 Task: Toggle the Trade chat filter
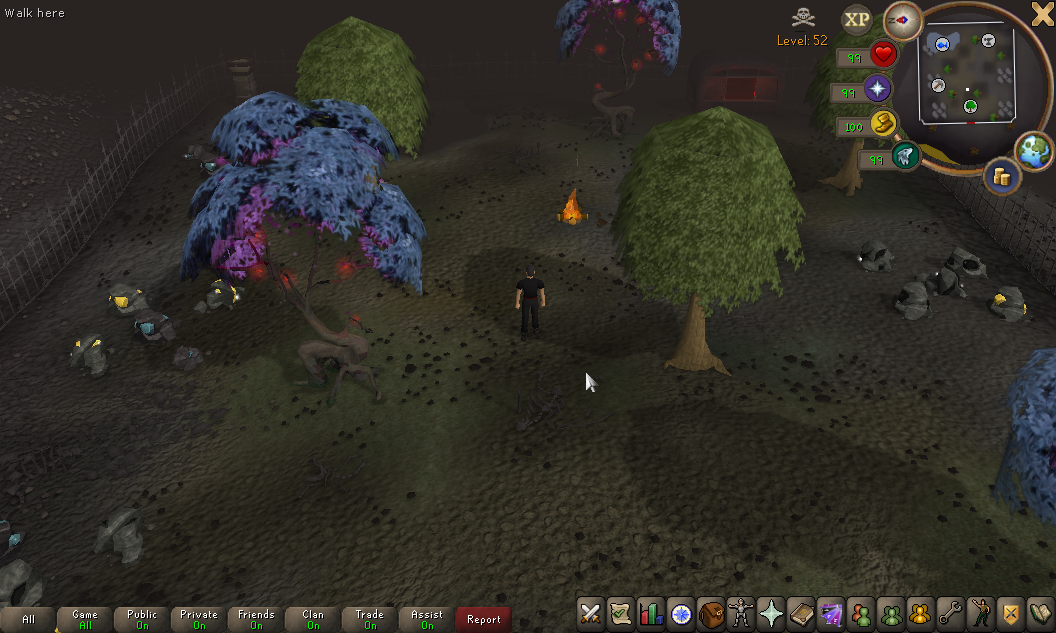[x=370, y=619]
